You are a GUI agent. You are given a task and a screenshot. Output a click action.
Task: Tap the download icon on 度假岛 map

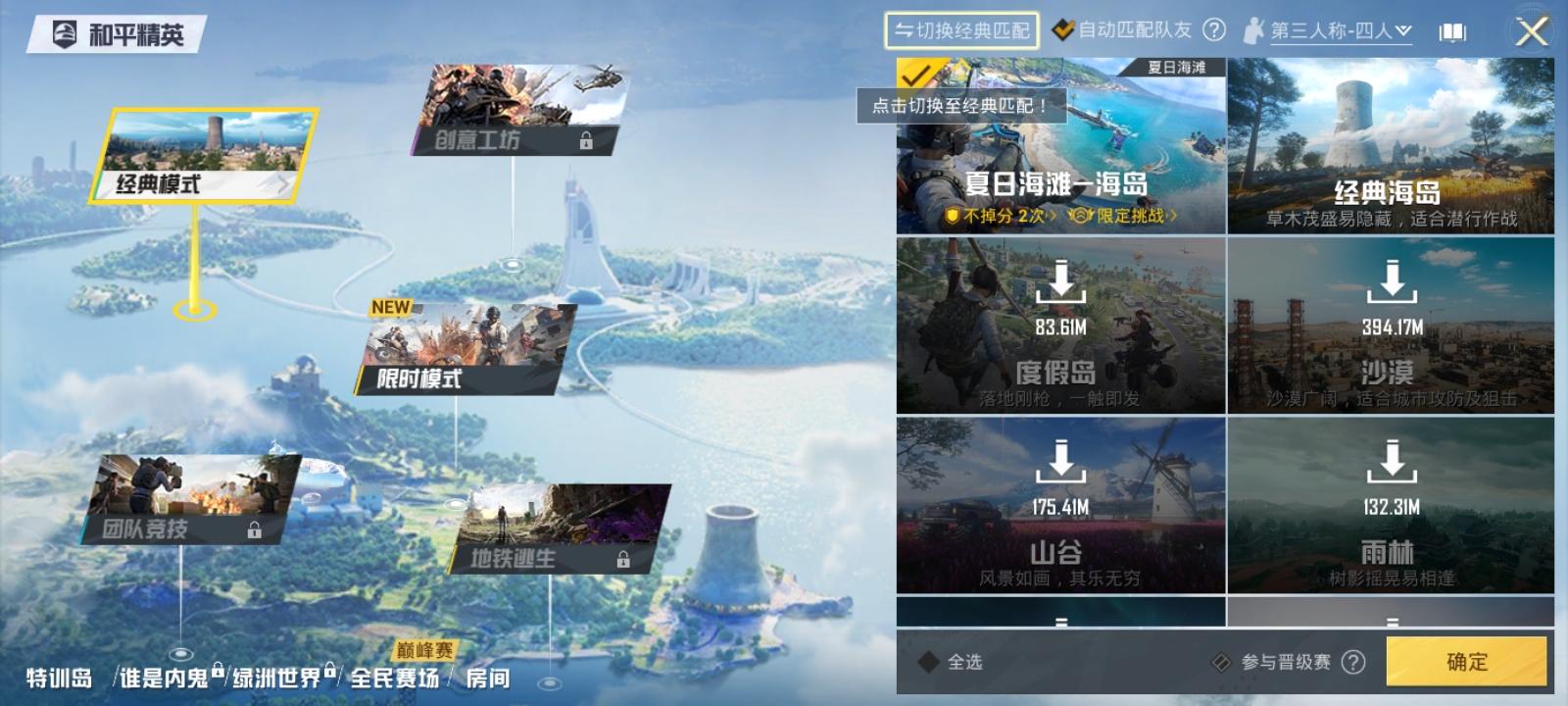coord(1061,284)
